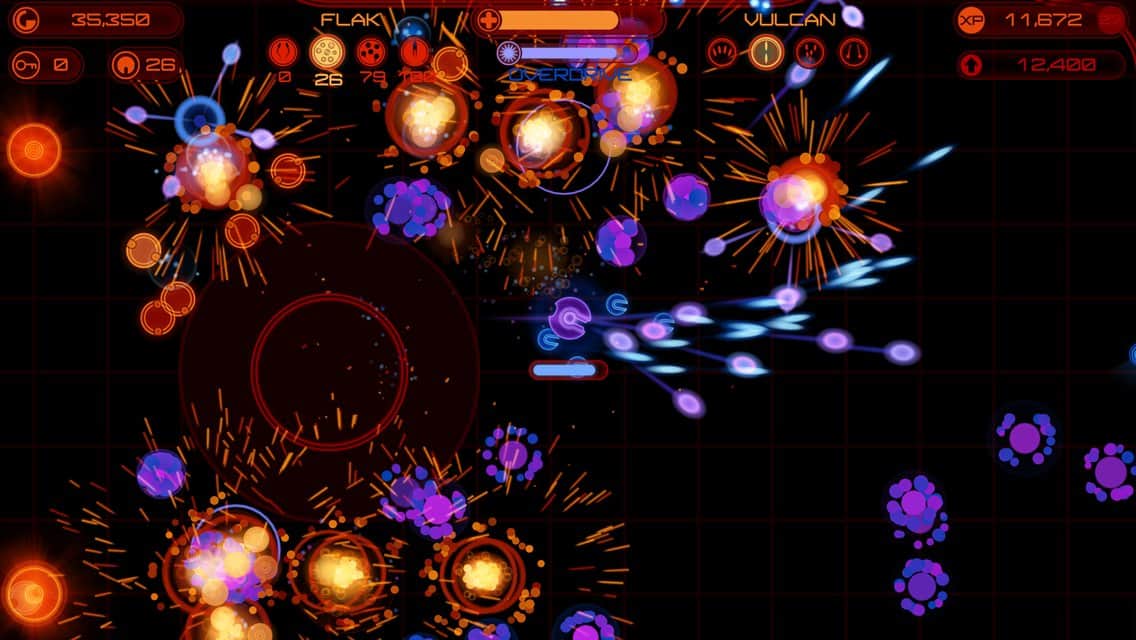Image resolution: width=1136 pixels, height=640 pixels.
Task: Pick the two diverging lines weapon icon
Action: 853,52
